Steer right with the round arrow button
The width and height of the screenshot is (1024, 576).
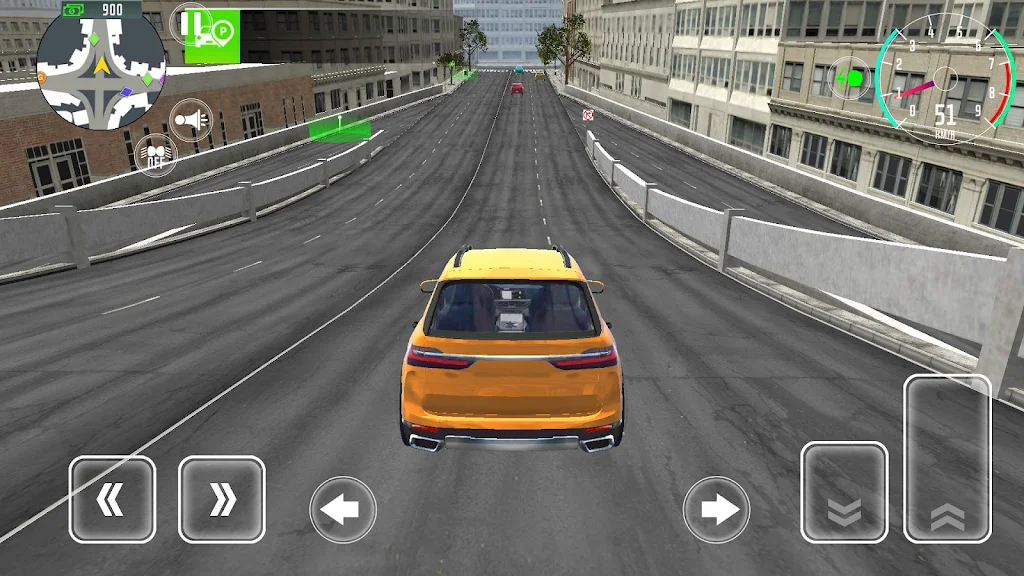click(x=716, y=510)
